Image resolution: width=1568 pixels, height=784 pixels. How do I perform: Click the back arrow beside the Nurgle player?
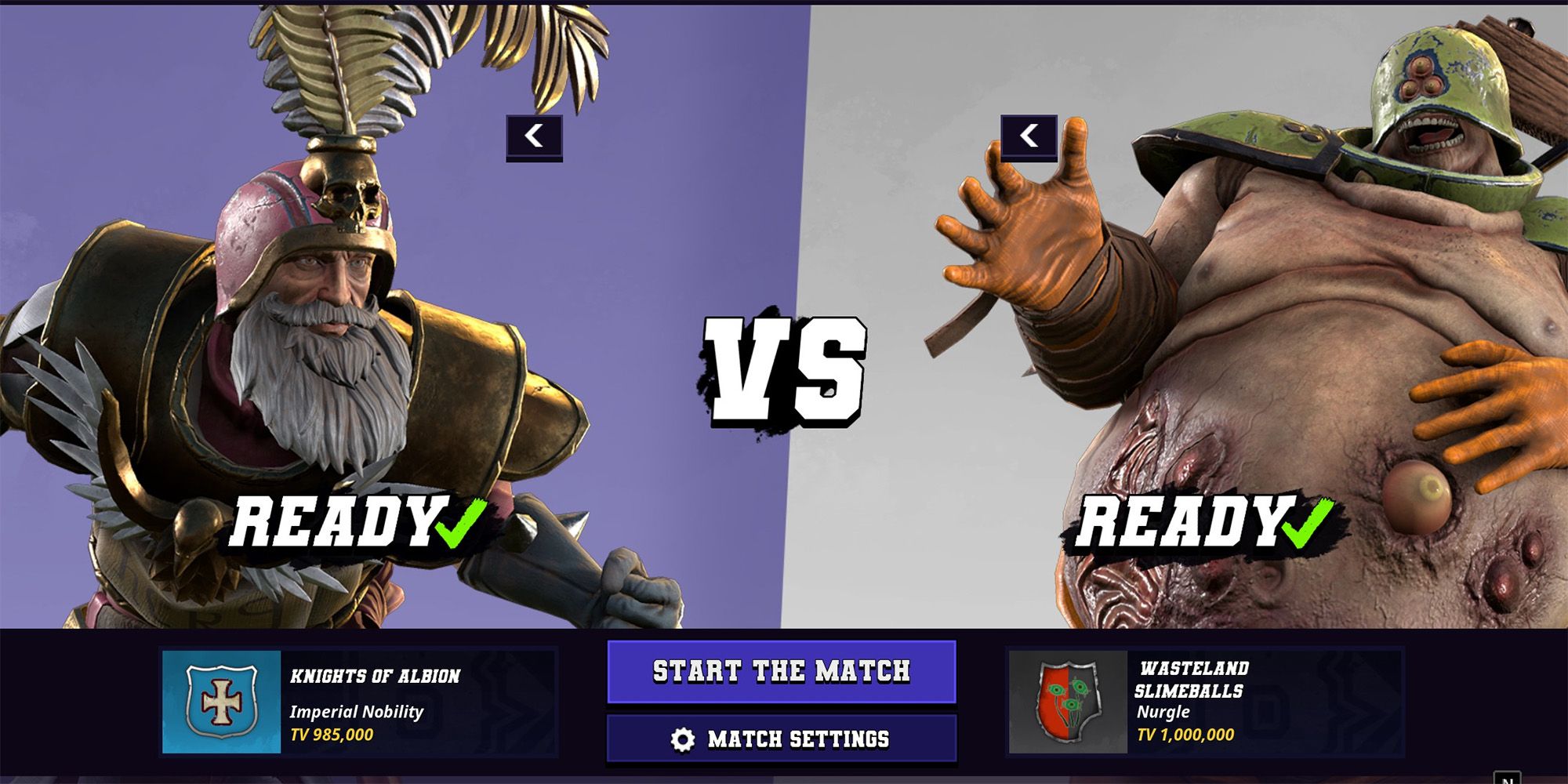point(1029,137)
